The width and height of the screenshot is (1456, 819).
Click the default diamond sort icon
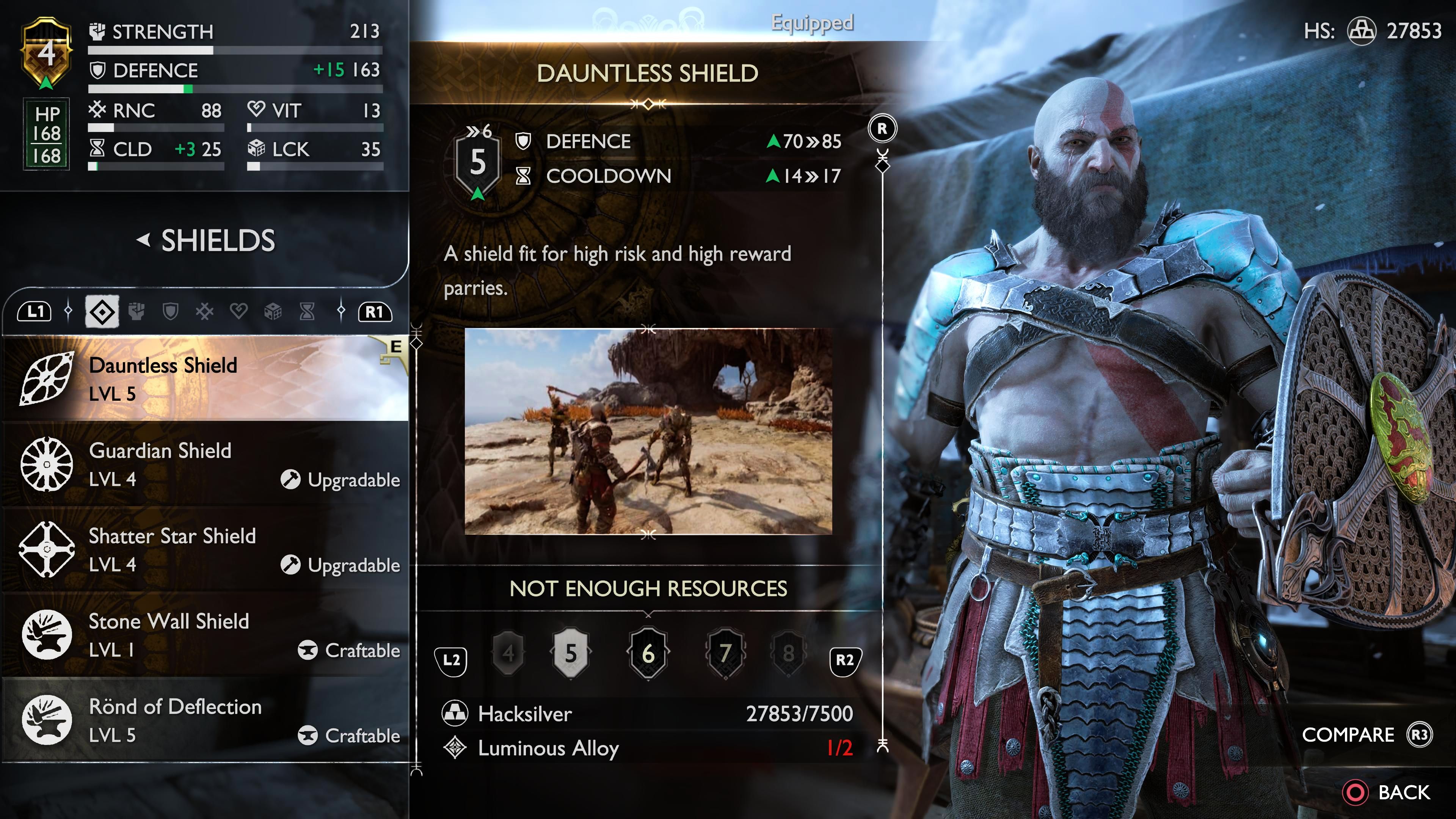(104, 311)
